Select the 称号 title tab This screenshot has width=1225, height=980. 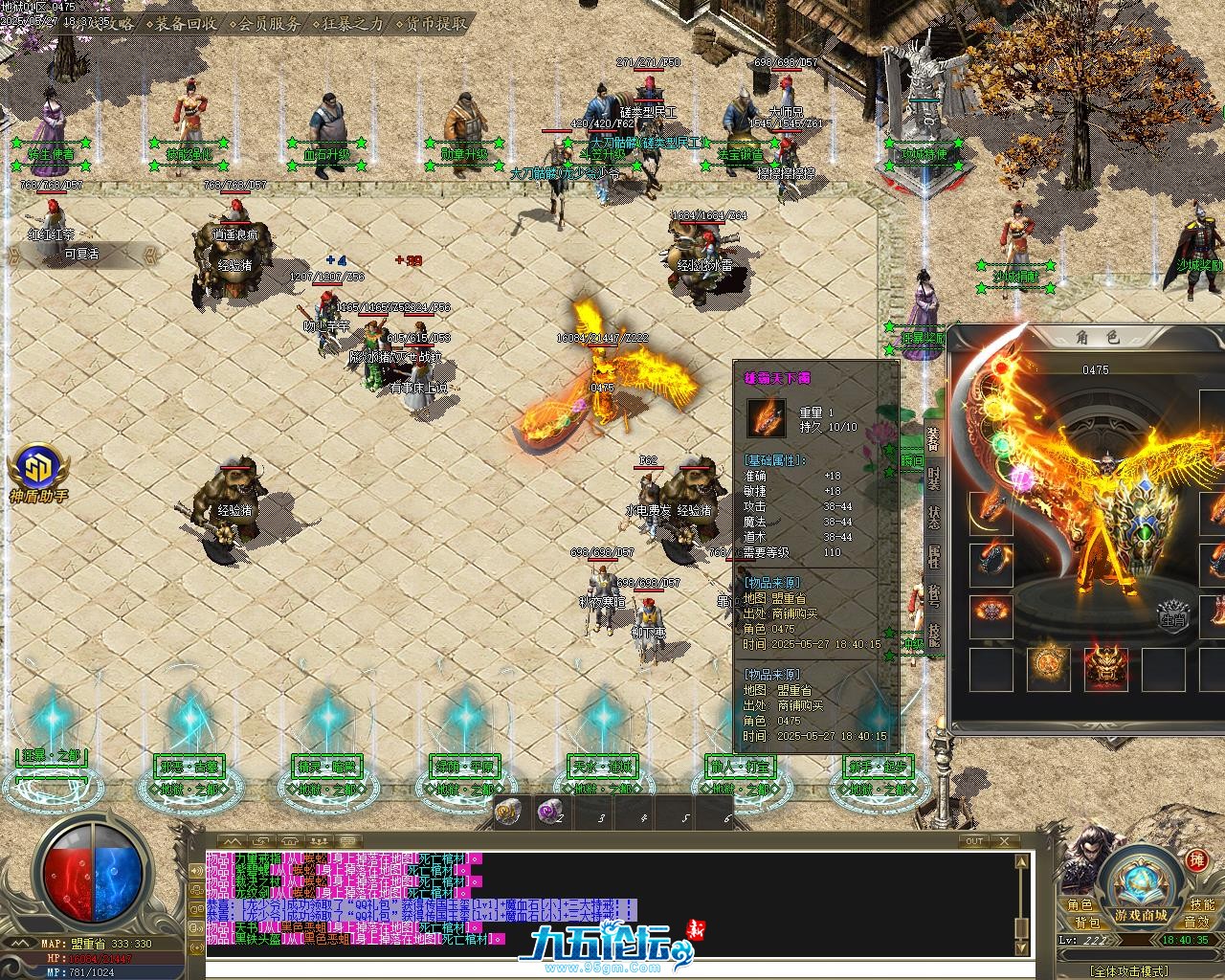[x=933, y=596]
